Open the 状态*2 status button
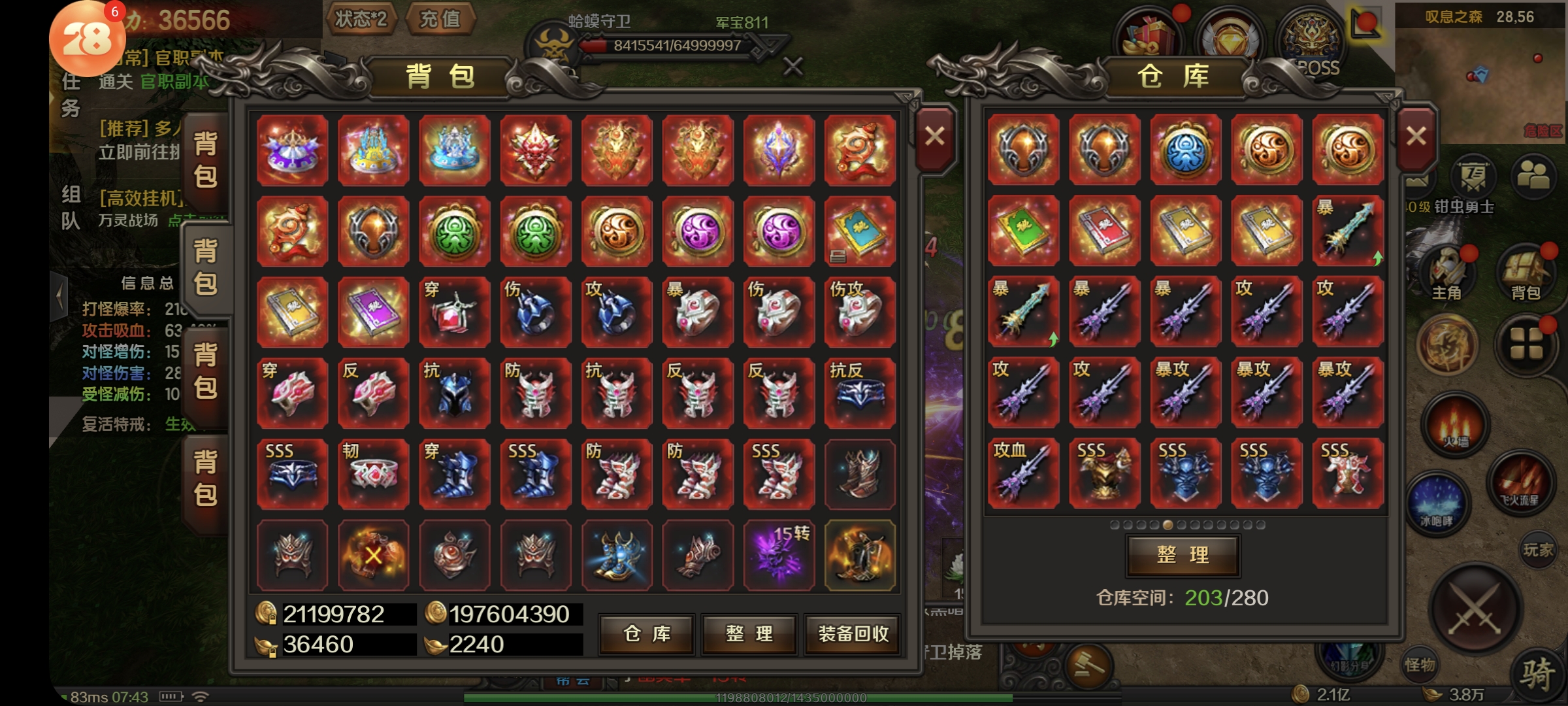1568x706 pixels. tap(361, 20)
